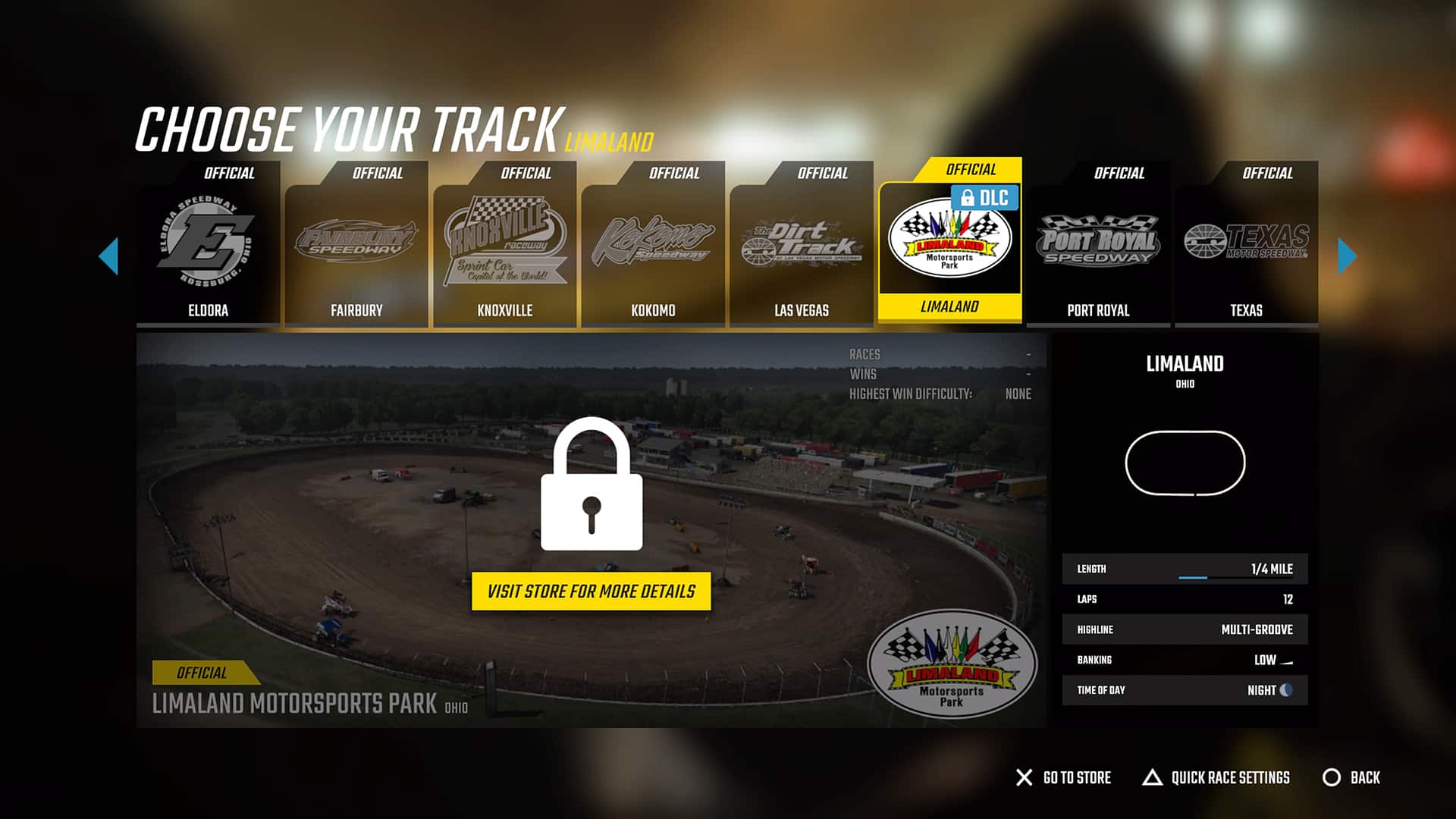Click the Laps setting row
The image size is (1456, 819).
1185,599
